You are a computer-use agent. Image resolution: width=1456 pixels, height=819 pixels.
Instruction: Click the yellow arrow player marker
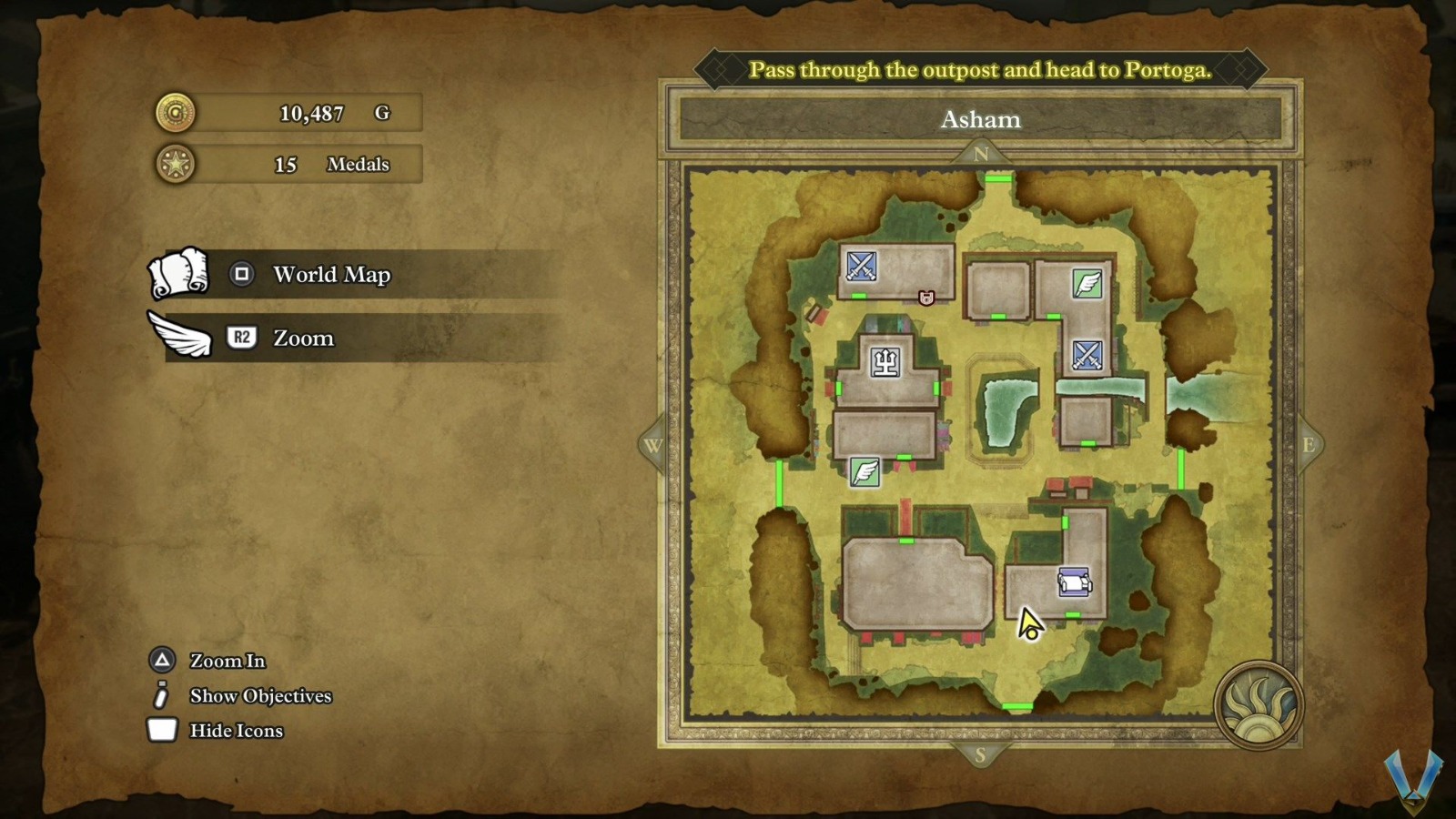click(1029, 624)
